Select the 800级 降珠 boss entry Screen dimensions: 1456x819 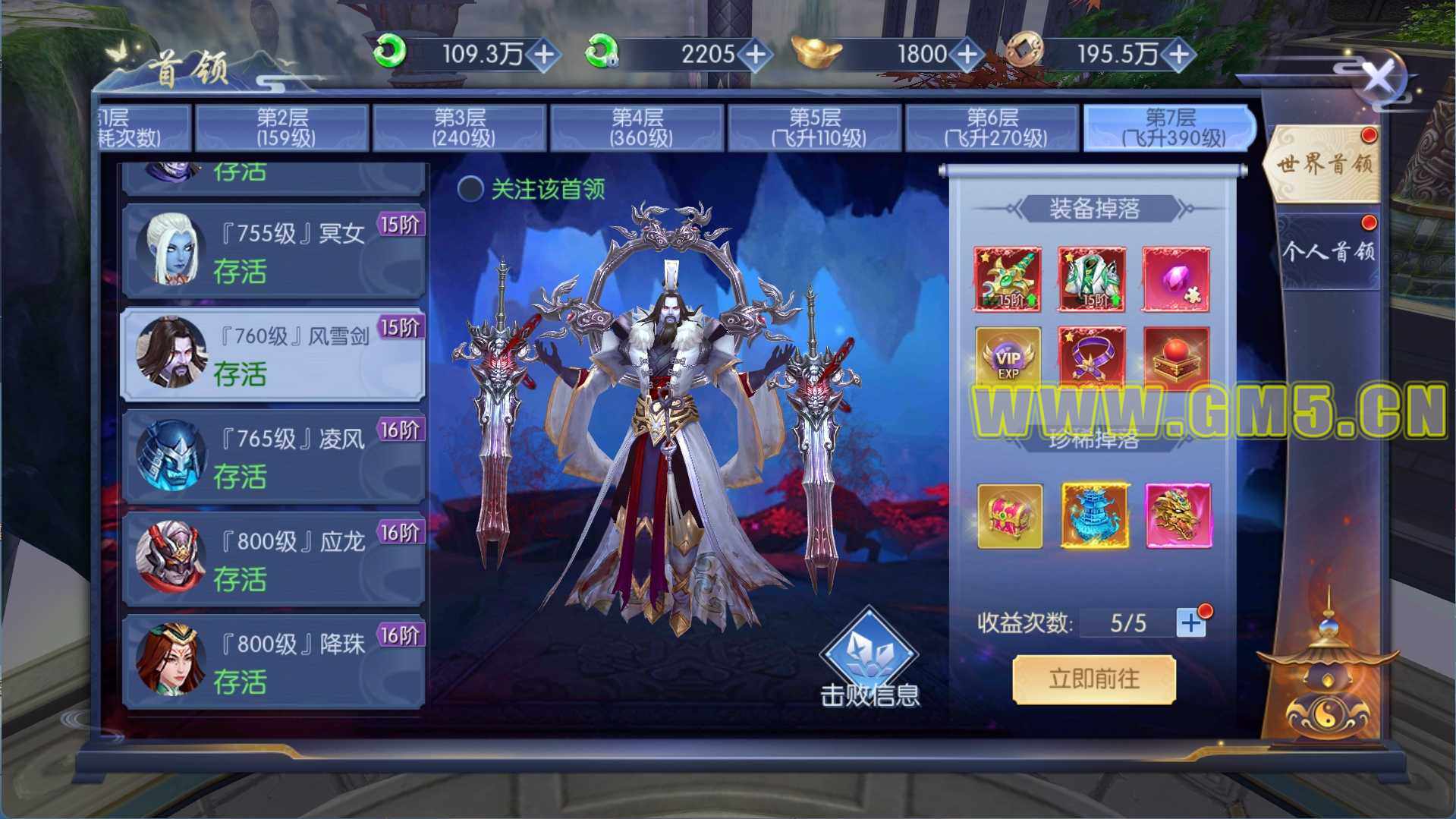(273, 662)
